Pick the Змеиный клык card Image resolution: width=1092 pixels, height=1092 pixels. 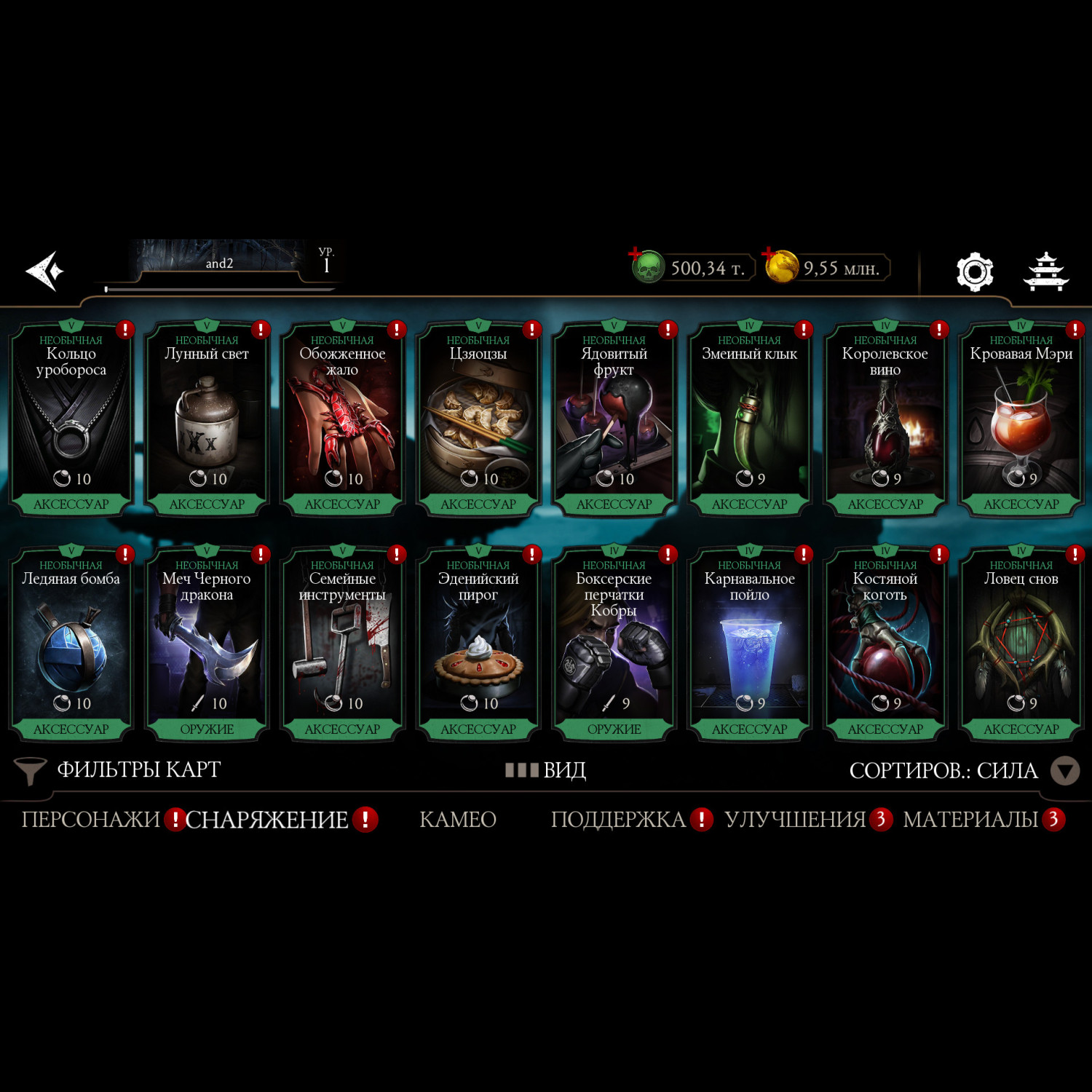tap(750, 420)
